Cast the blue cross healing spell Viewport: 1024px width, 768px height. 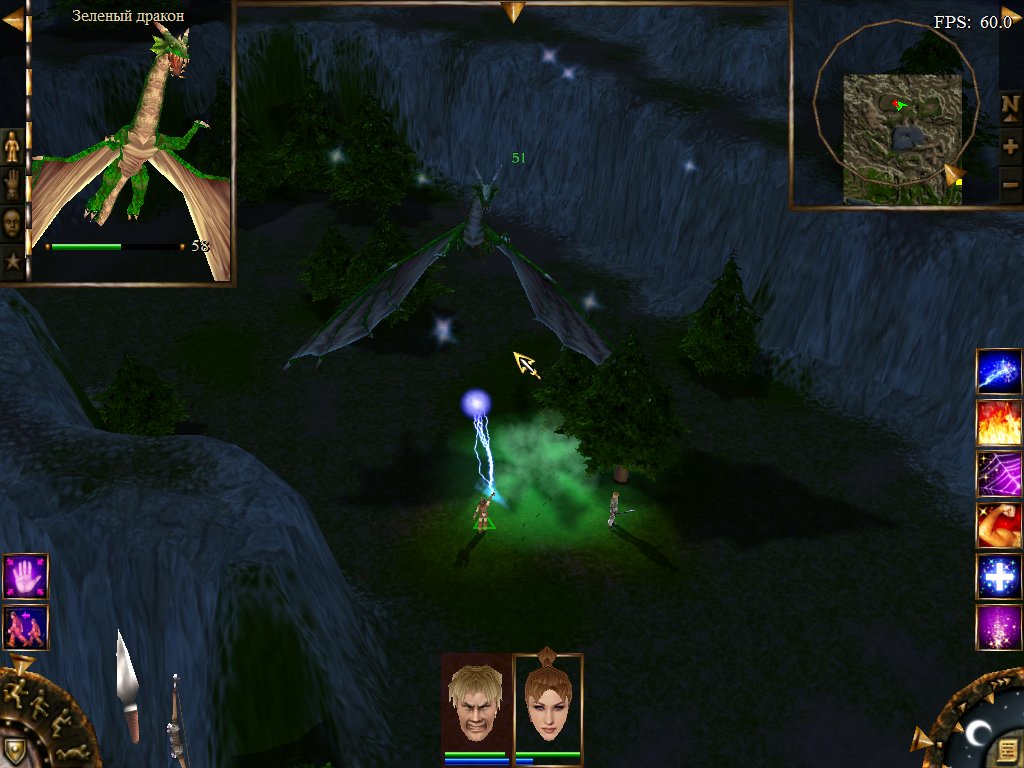999,577
